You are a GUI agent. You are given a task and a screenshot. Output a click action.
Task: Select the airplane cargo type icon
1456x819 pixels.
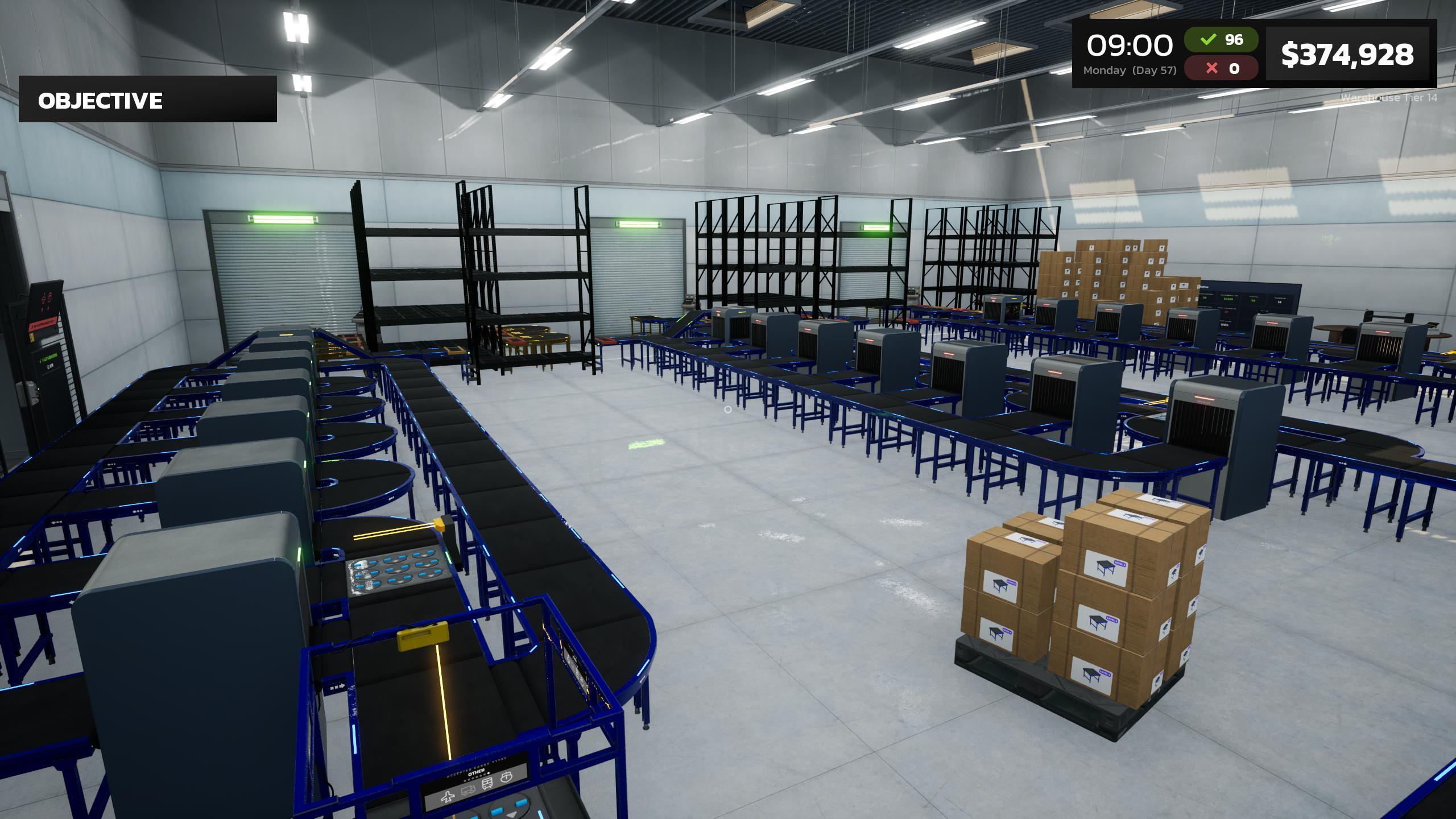click(x=448, y=799)
